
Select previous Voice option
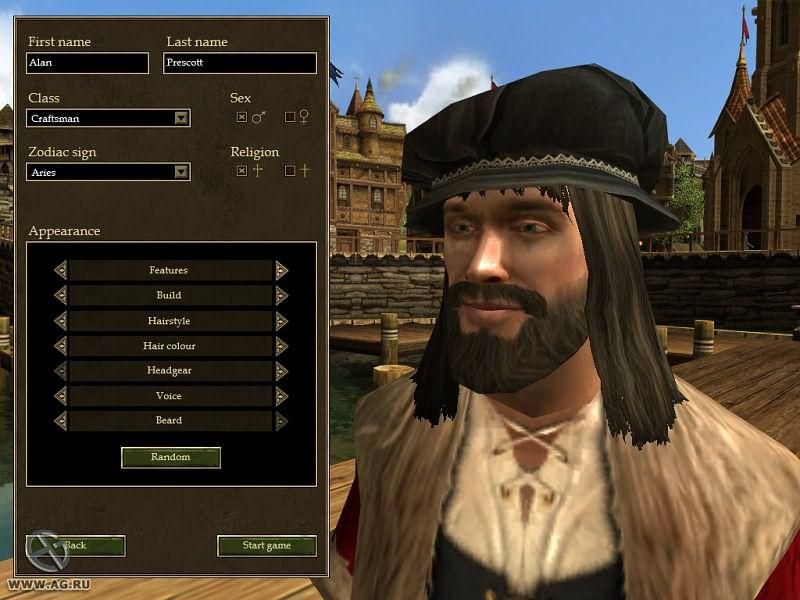tap(60, 396)
